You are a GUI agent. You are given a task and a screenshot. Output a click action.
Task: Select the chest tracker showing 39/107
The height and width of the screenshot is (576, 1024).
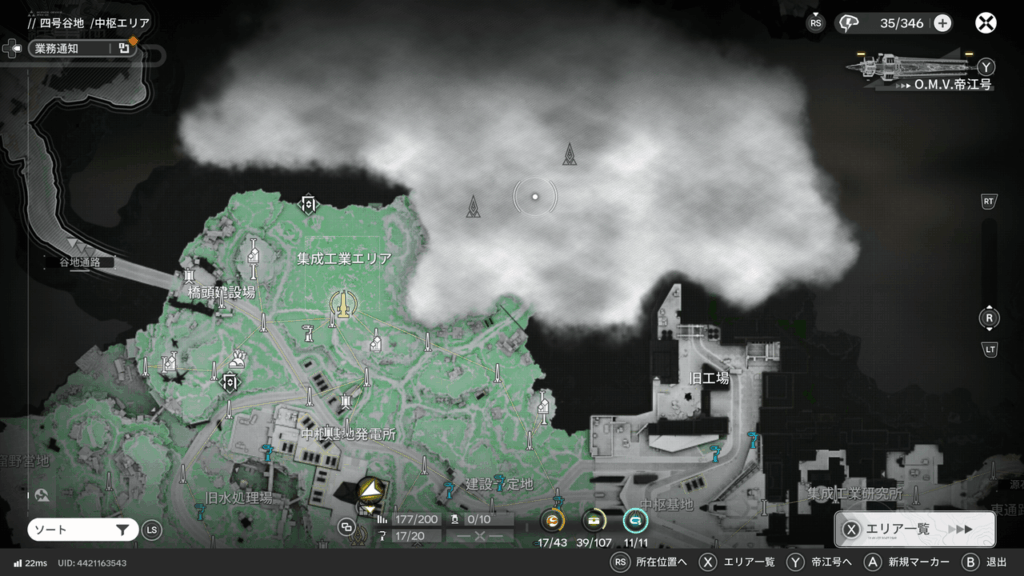tap(594, 521)
